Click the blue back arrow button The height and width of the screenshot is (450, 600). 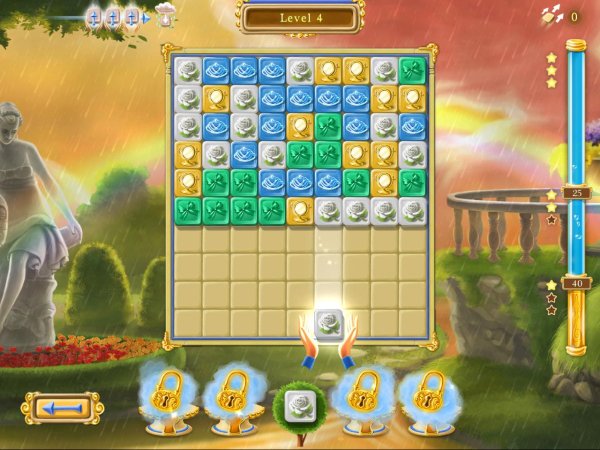62,408
